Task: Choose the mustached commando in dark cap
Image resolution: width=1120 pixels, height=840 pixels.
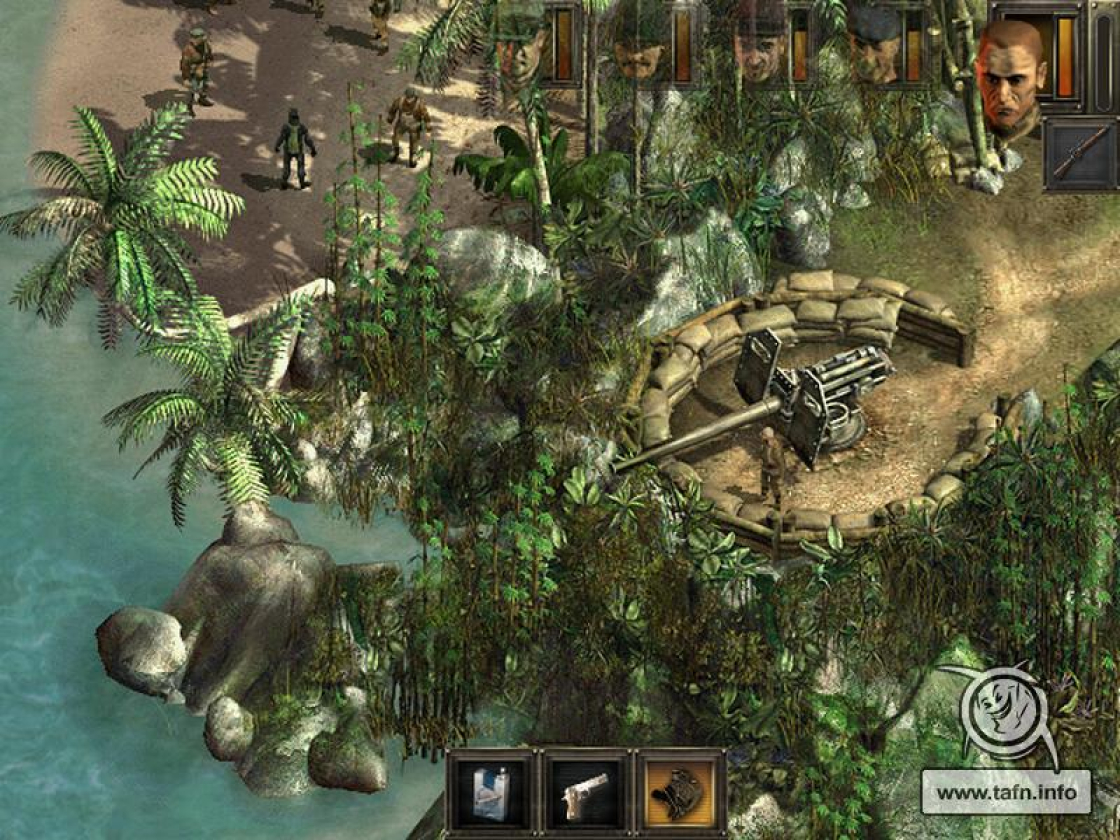Action: (x=641, y=45)
